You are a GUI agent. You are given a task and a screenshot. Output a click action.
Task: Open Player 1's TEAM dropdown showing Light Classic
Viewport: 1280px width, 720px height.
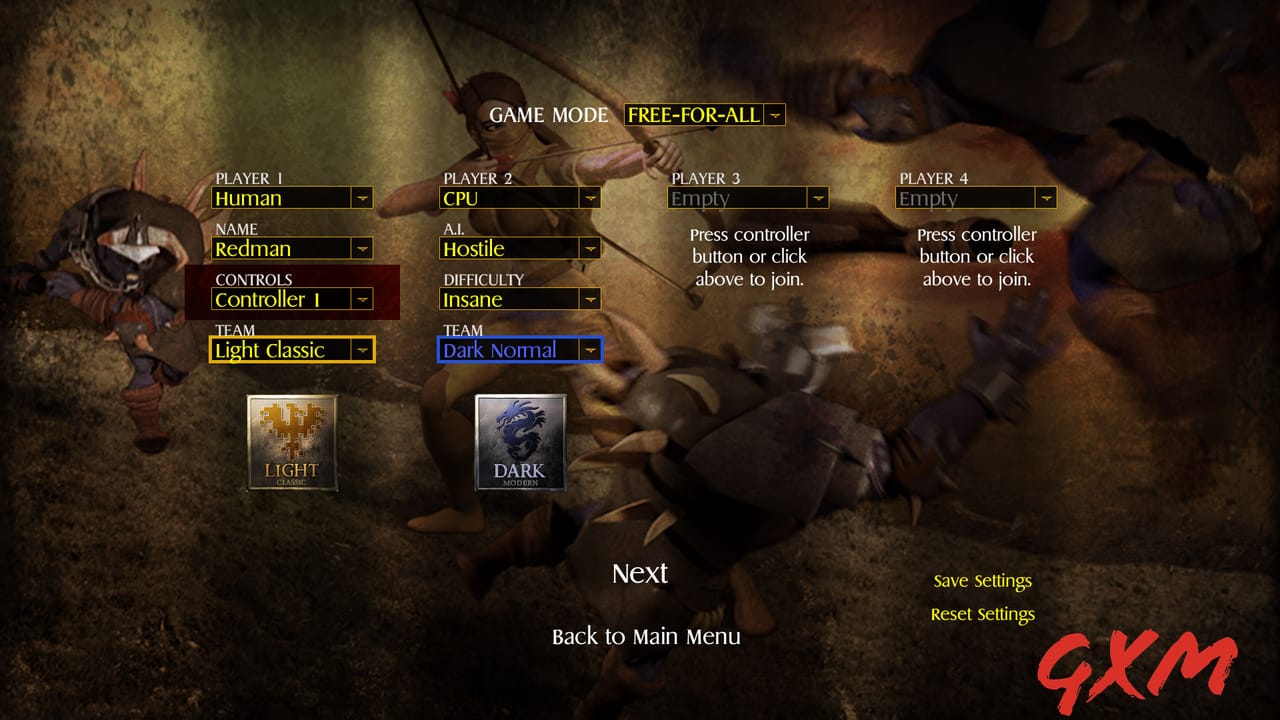(x=363, y=349)
